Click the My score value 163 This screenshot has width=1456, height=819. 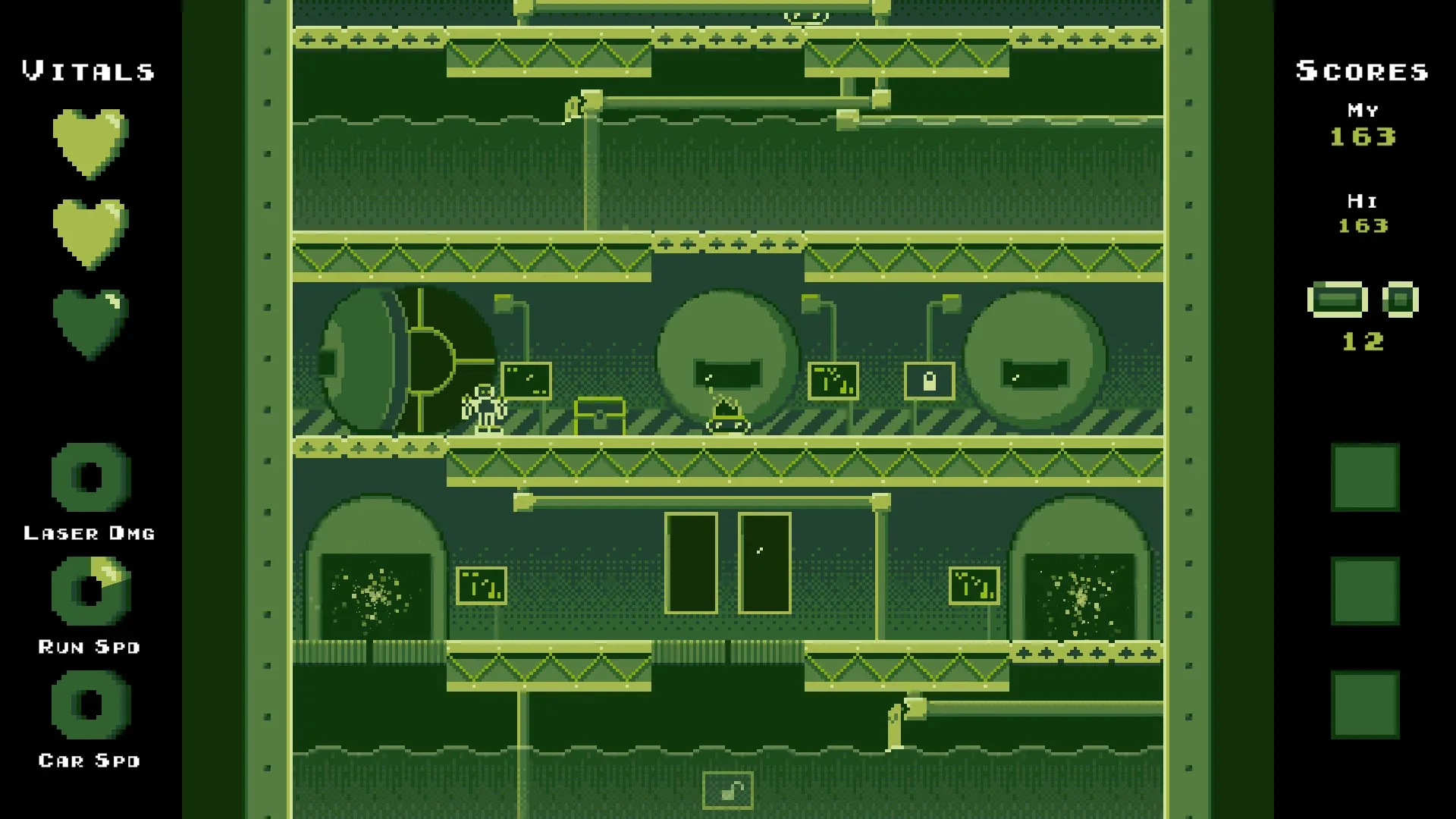(1361, 138)
